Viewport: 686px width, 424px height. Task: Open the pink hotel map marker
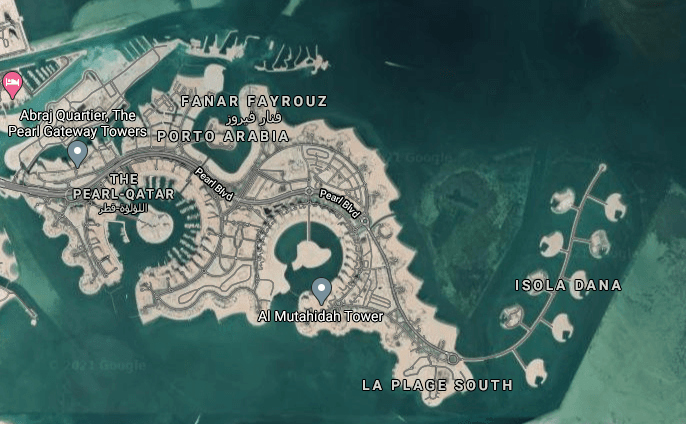click(12, 83)
